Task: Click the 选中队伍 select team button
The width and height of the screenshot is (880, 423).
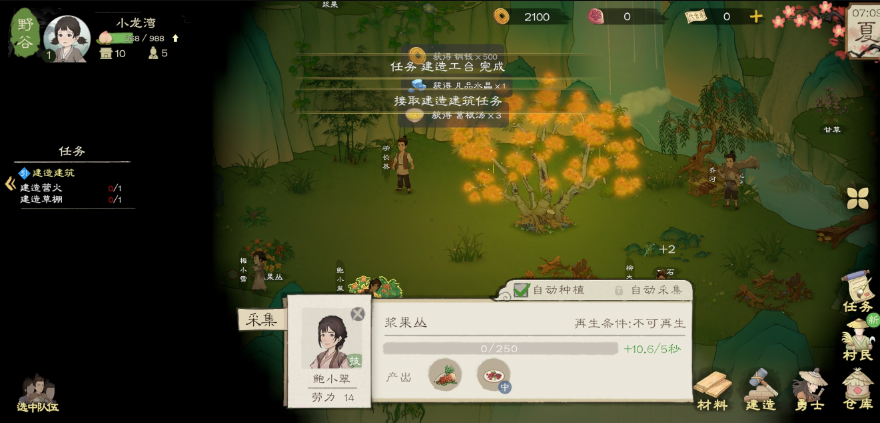Action: click(37, 393)
